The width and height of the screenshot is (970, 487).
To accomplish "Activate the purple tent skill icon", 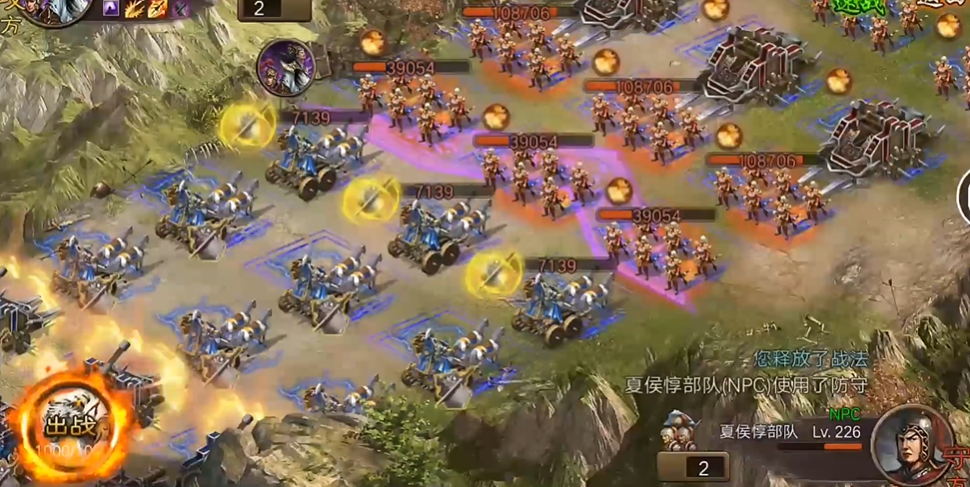I will [x=112, y=9].
